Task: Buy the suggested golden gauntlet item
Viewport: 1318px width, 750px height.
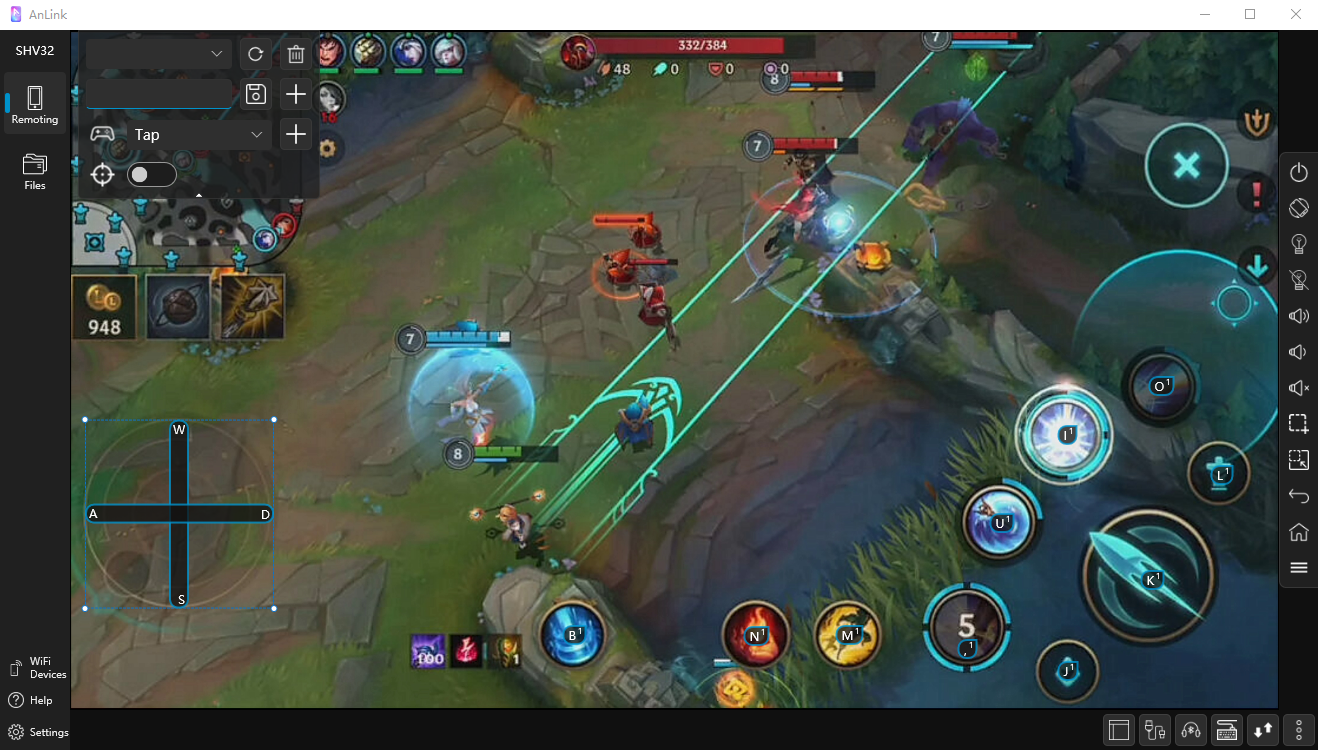Action: click(252, 307)
